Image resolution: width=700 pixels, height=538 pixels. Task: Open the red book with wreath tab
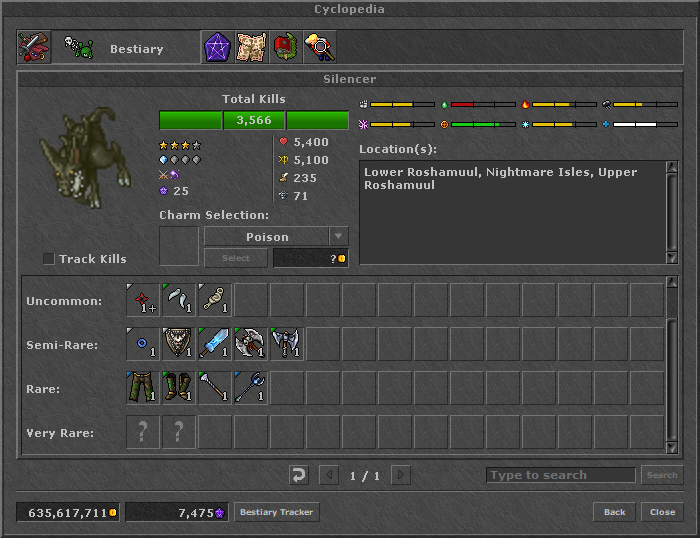pos(285,48)
